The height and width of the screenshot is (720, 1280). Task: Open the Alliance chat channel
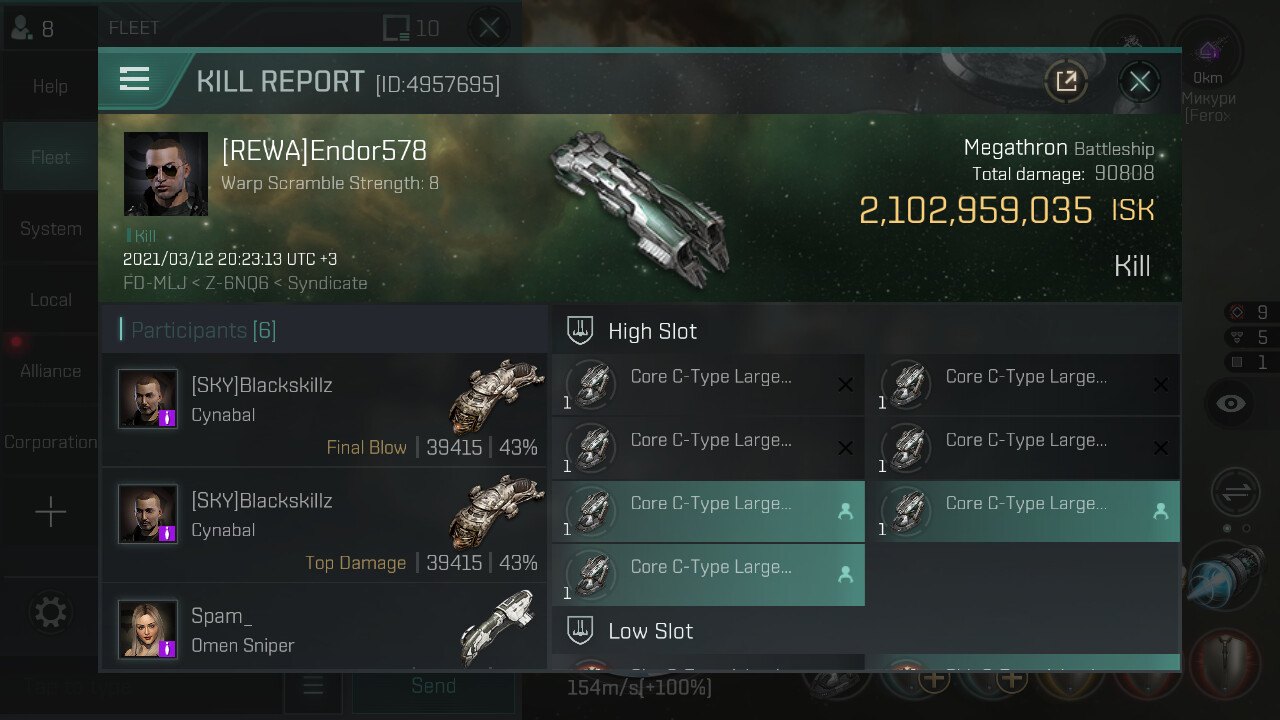point(50,370)
